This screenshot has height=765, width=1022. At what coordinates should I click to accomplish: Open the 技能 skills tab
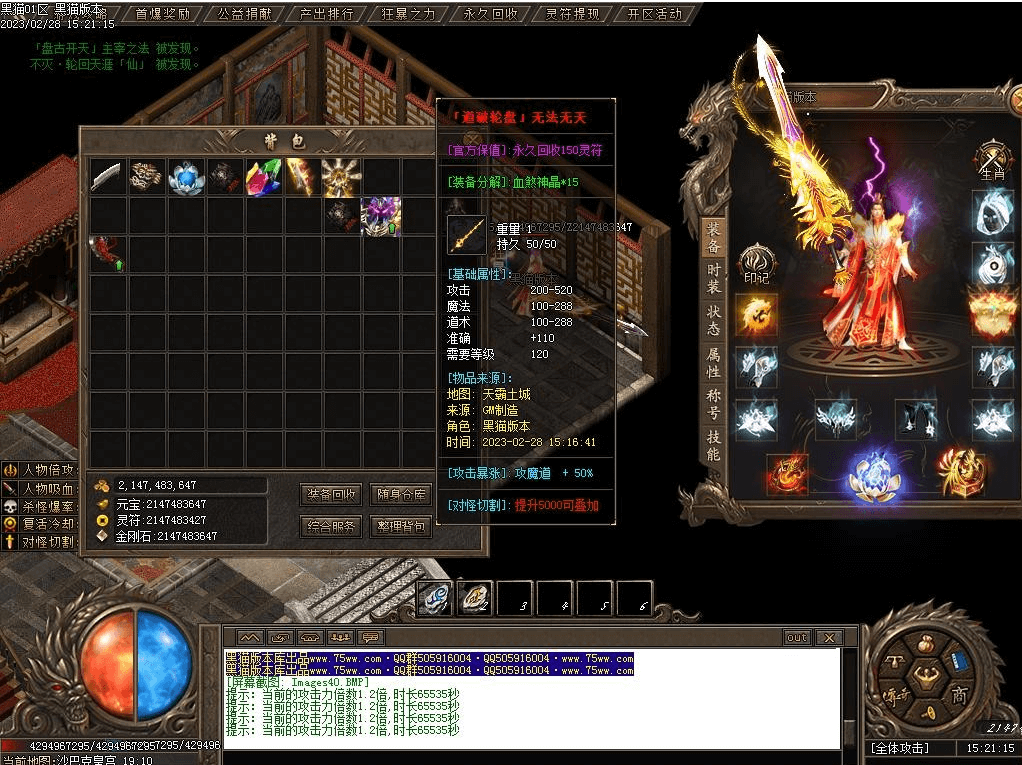(713, 445)
